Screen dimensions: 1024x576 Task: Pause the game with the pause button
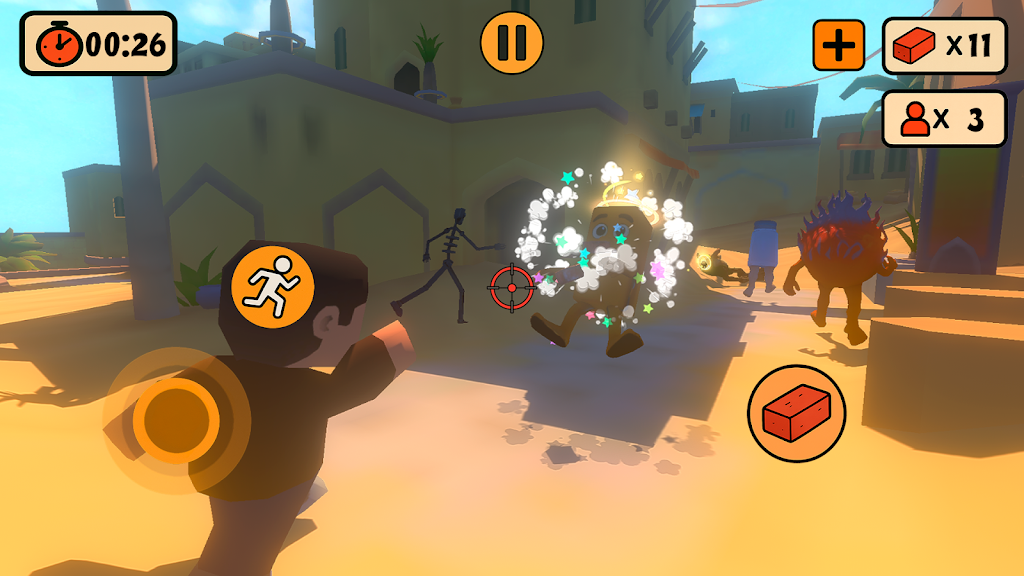pyautogui.click(x=512, y=43)
